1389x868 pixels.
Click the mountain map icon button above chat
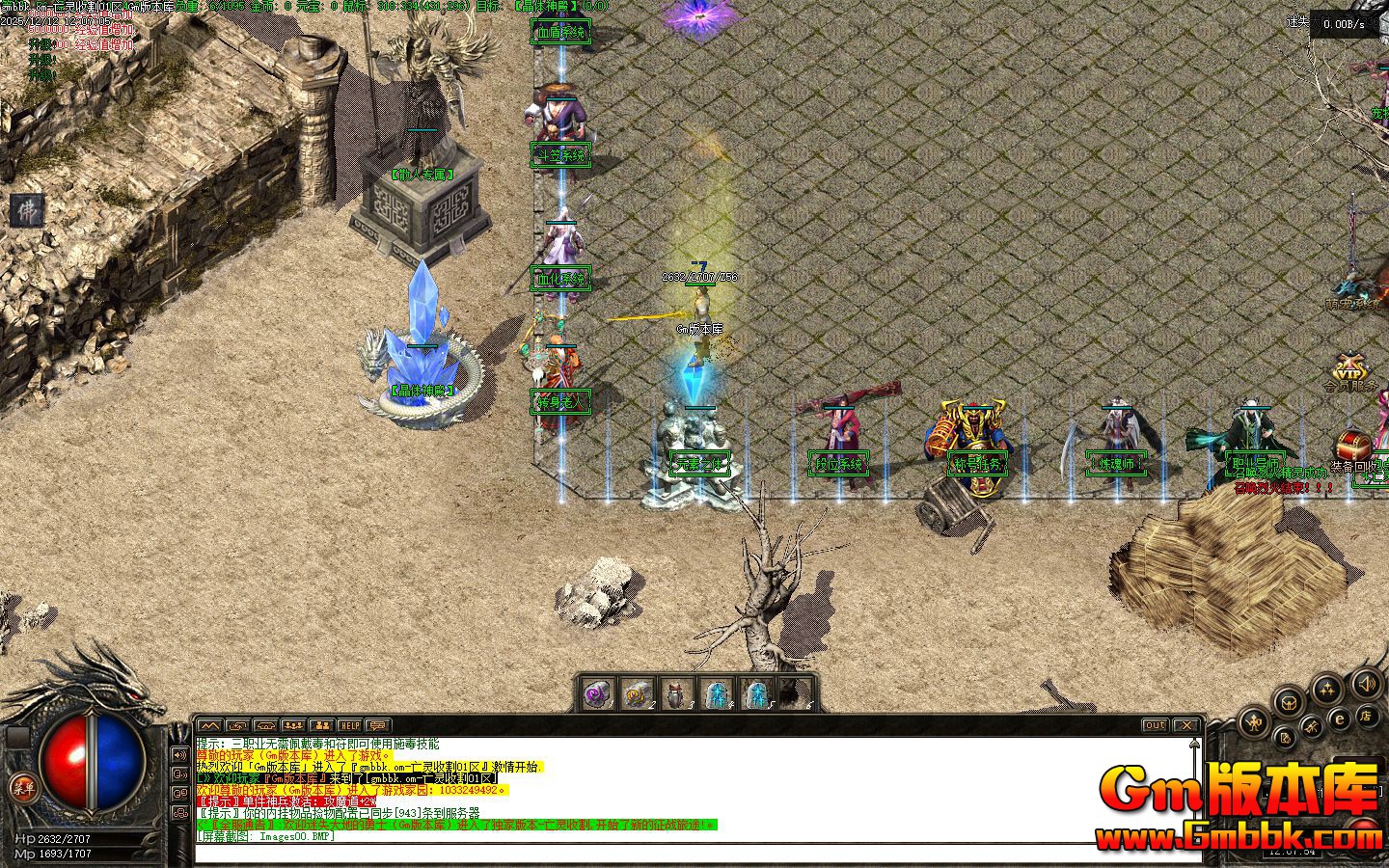(x=209, y=725)
